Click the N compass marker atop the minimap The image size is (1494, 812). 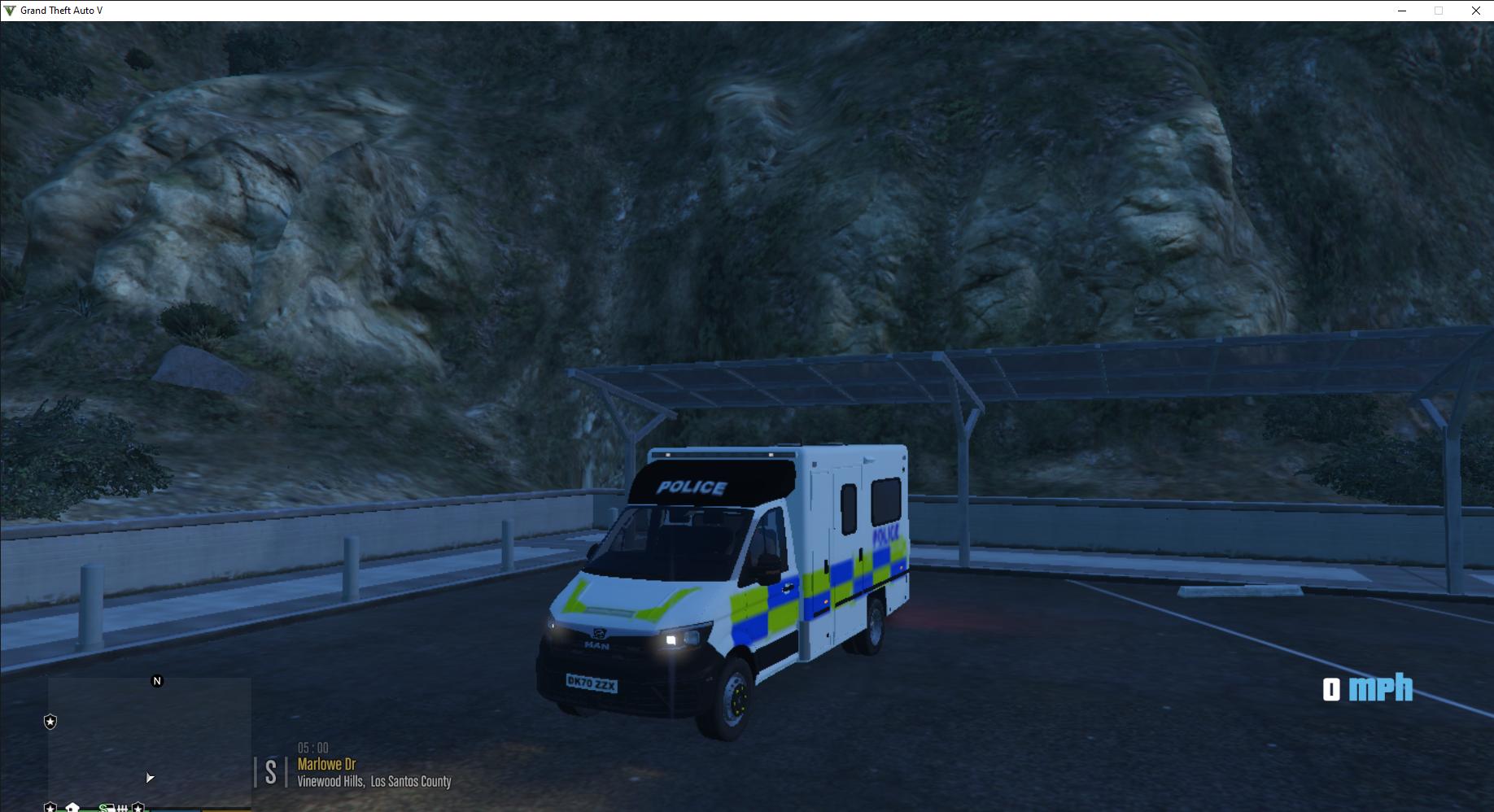pyautogui.click(x=156, y=680)
